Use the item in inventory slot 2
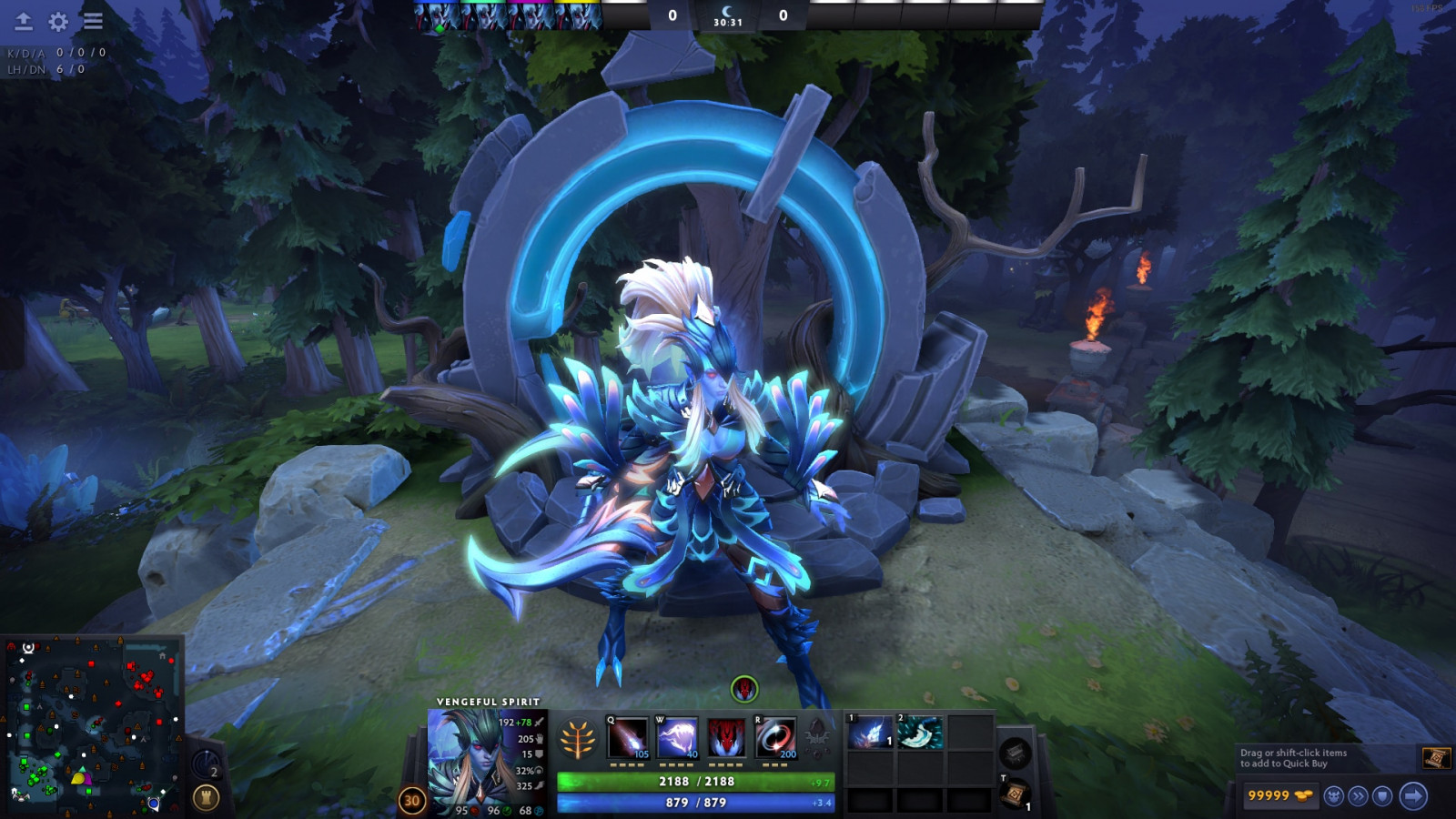This screenshot has width=1456, height=819. click(x=919, y=733)
